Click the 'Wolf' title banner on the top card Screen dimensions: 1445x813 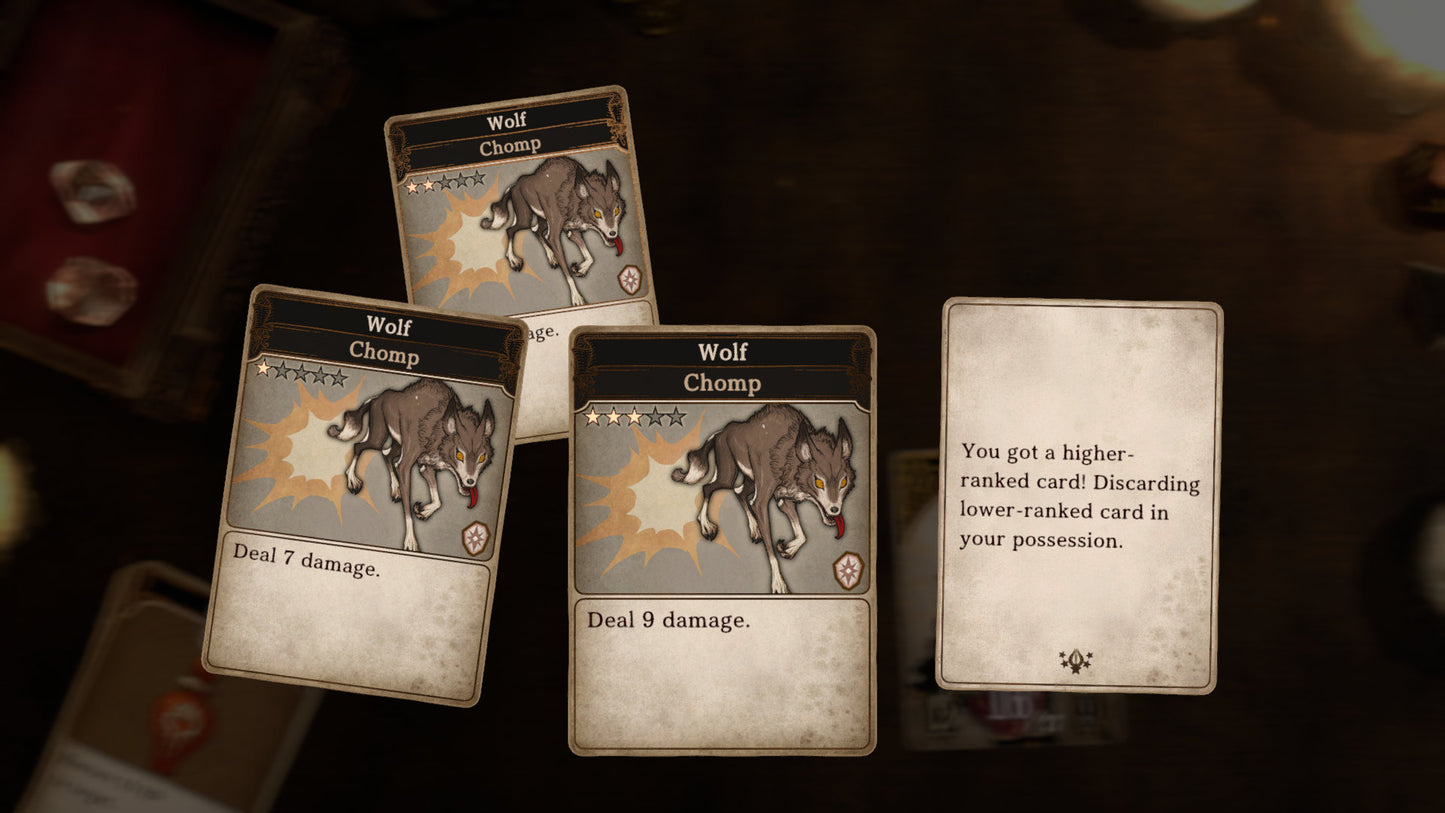[505, 119]
